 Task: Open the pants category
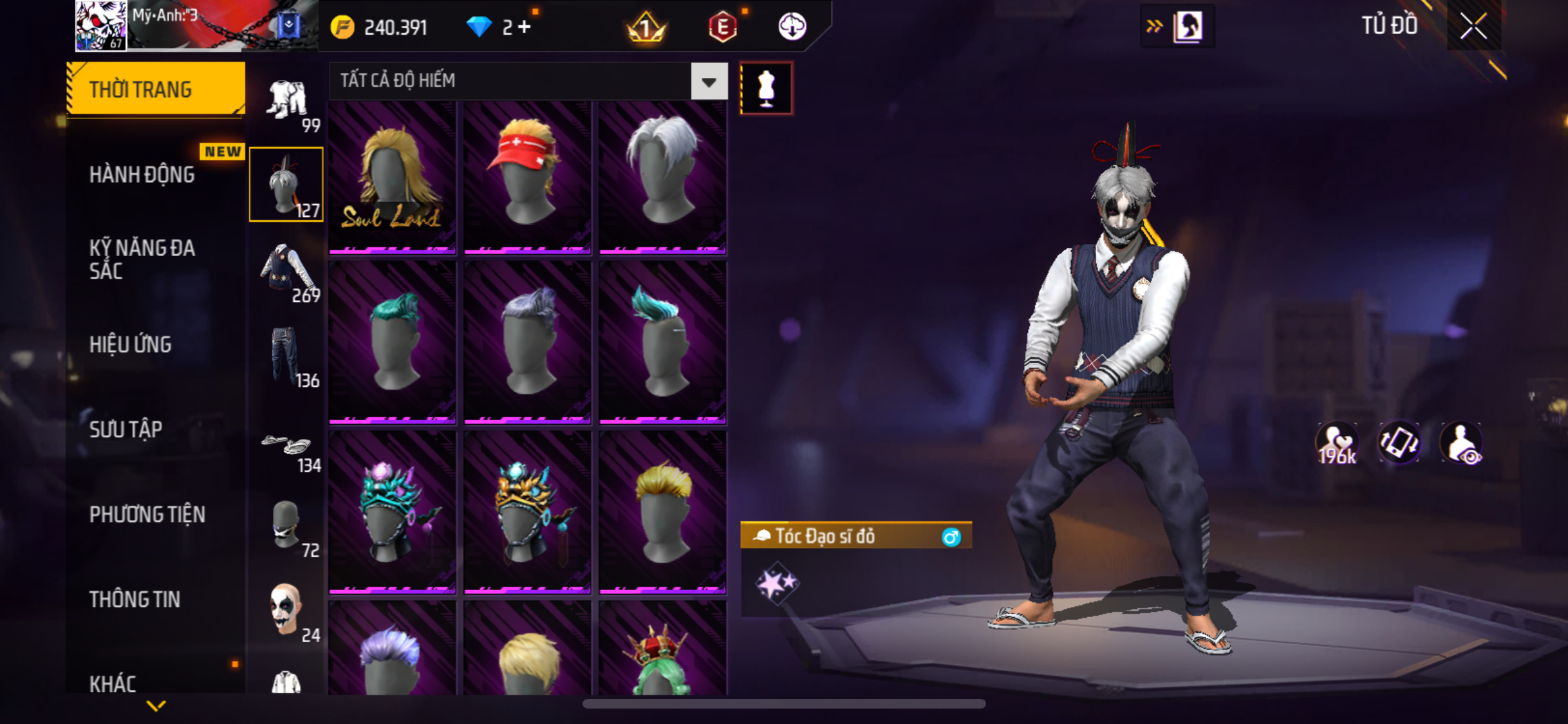point(286,356)
